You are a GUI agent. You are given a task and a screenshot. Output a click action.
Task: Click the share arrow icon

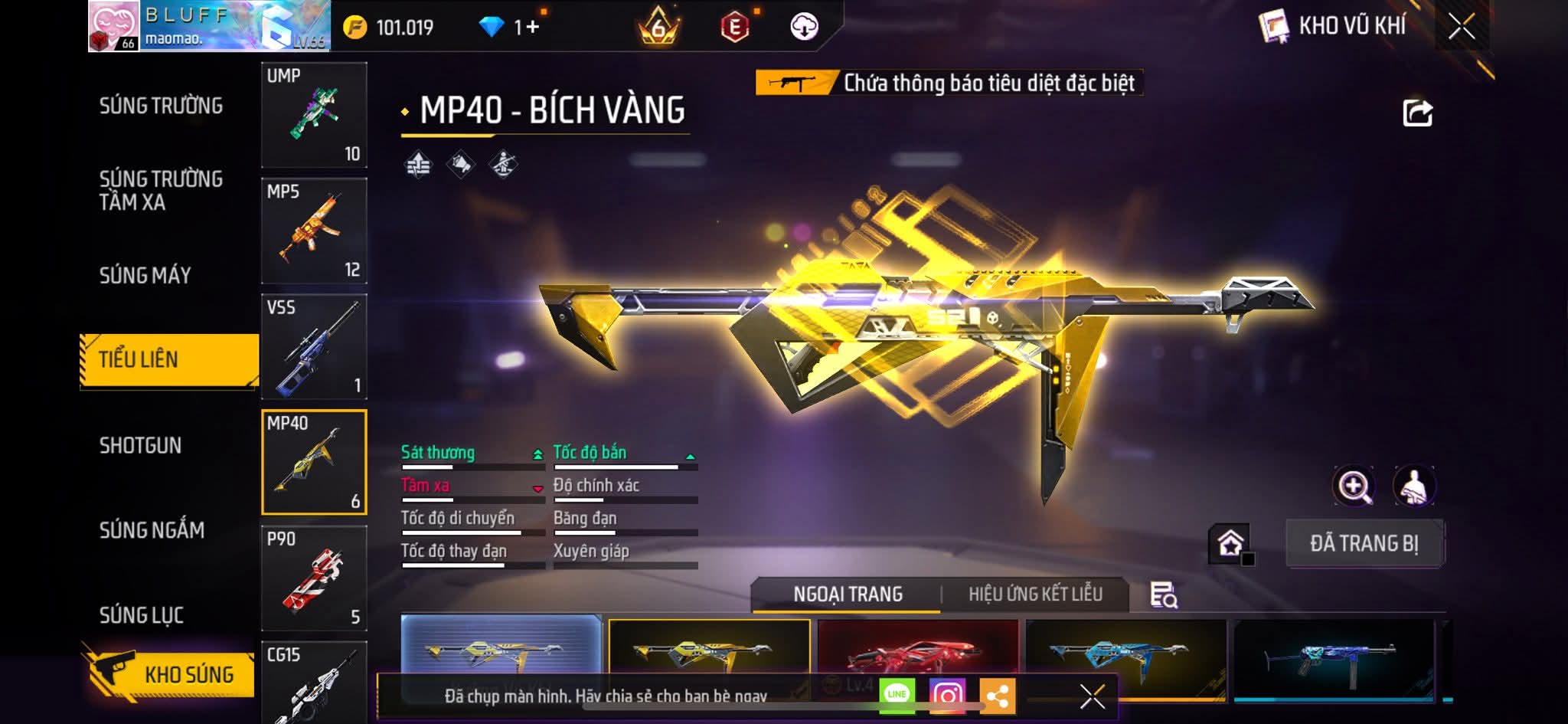coord(1417,113)
